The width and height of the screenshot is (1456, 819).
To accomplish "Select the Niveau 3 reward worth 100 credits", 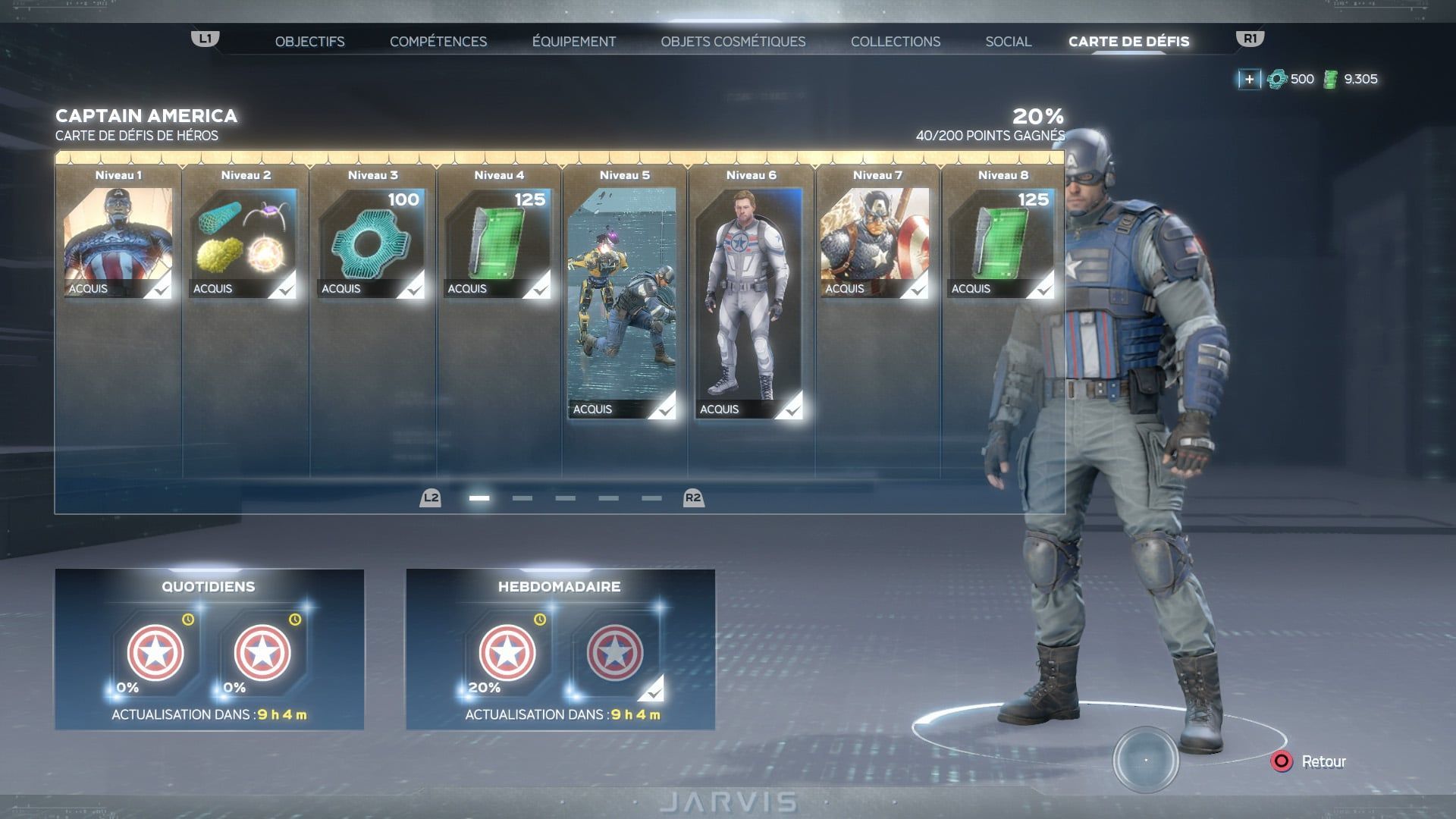I will click(x=372, y=243).
